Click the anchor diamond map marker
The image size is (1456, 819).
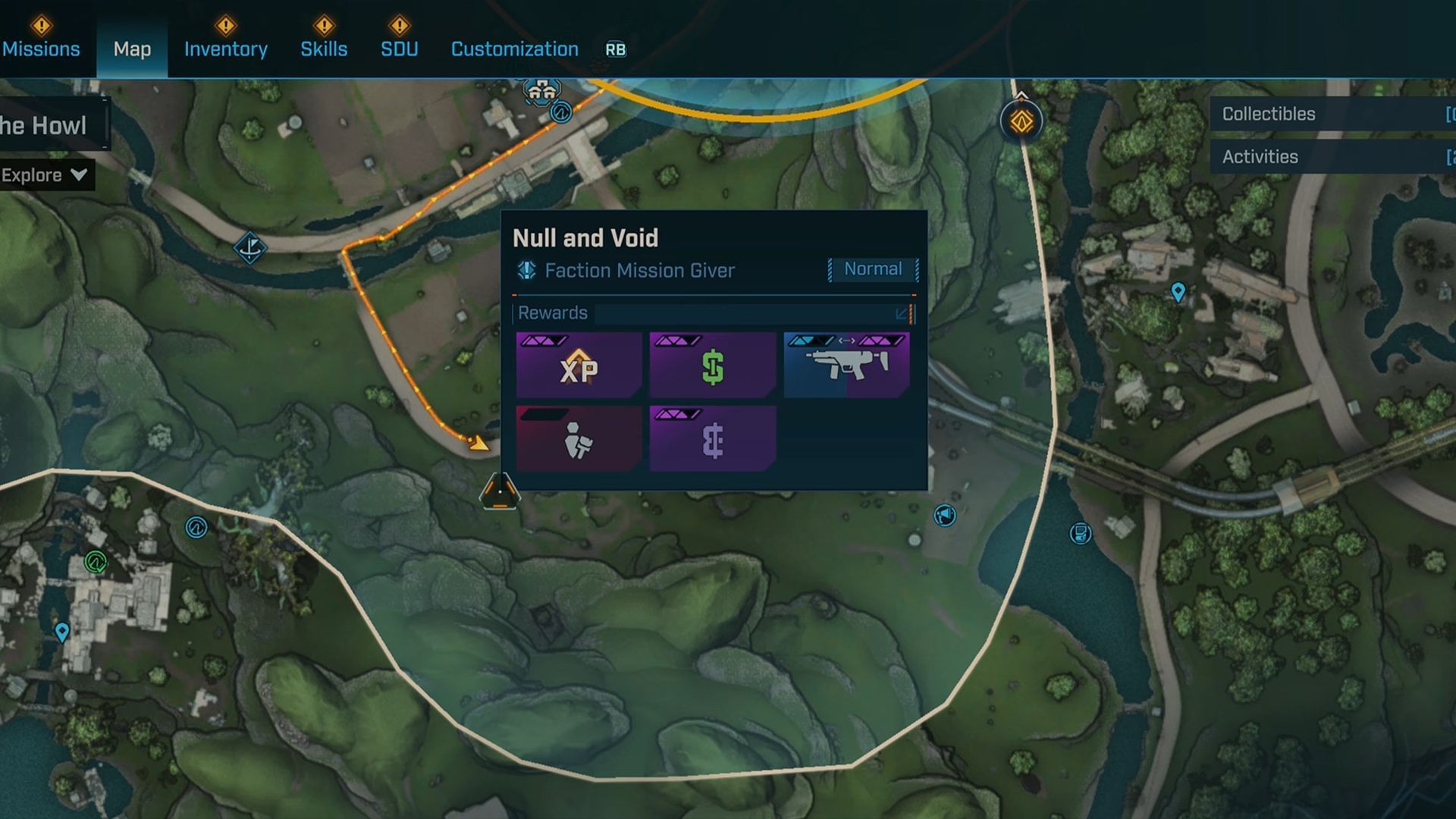[249, 247]
